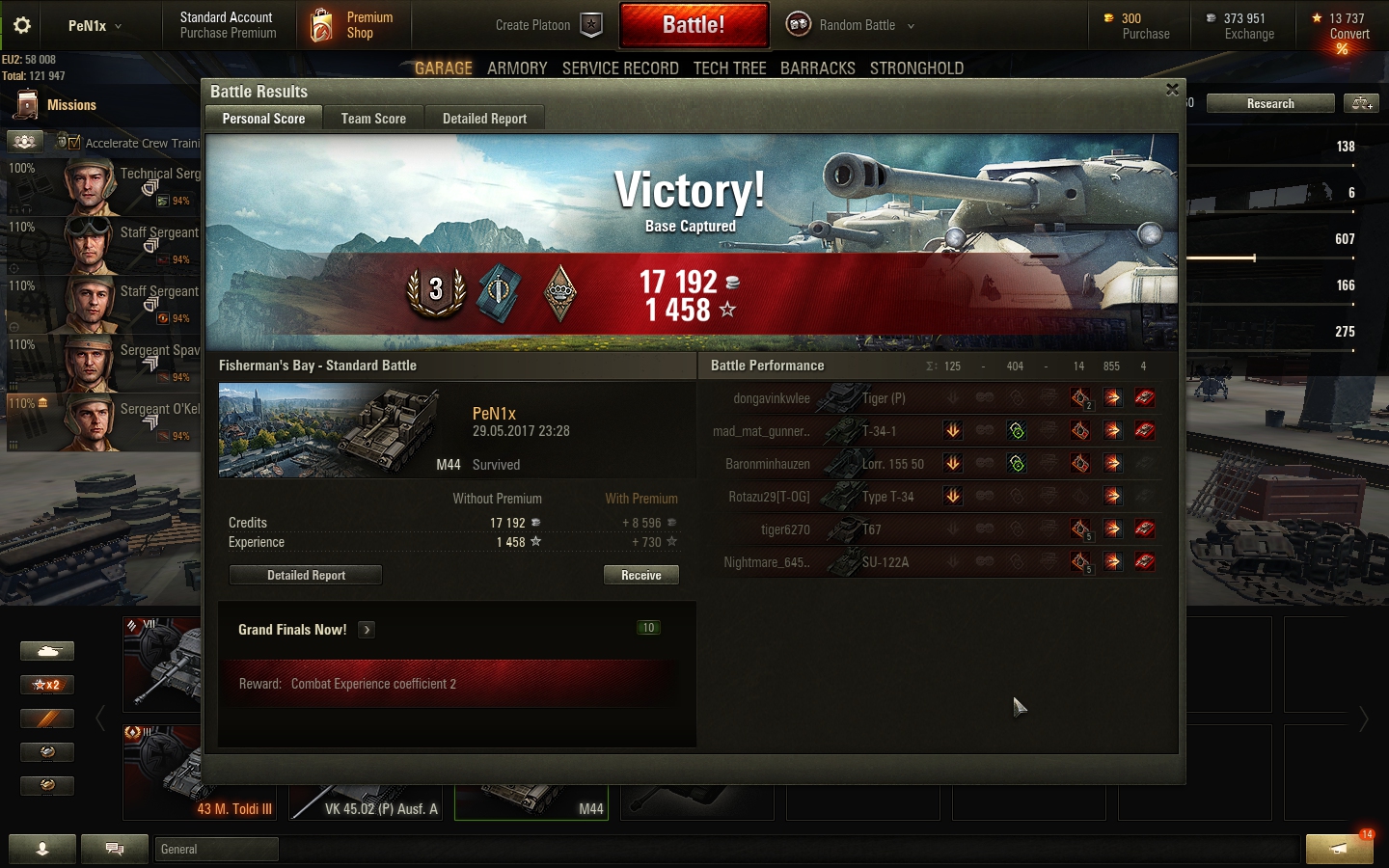1389x868 pixels.
Task: Open the Armory menu
Action: [517, 68]
